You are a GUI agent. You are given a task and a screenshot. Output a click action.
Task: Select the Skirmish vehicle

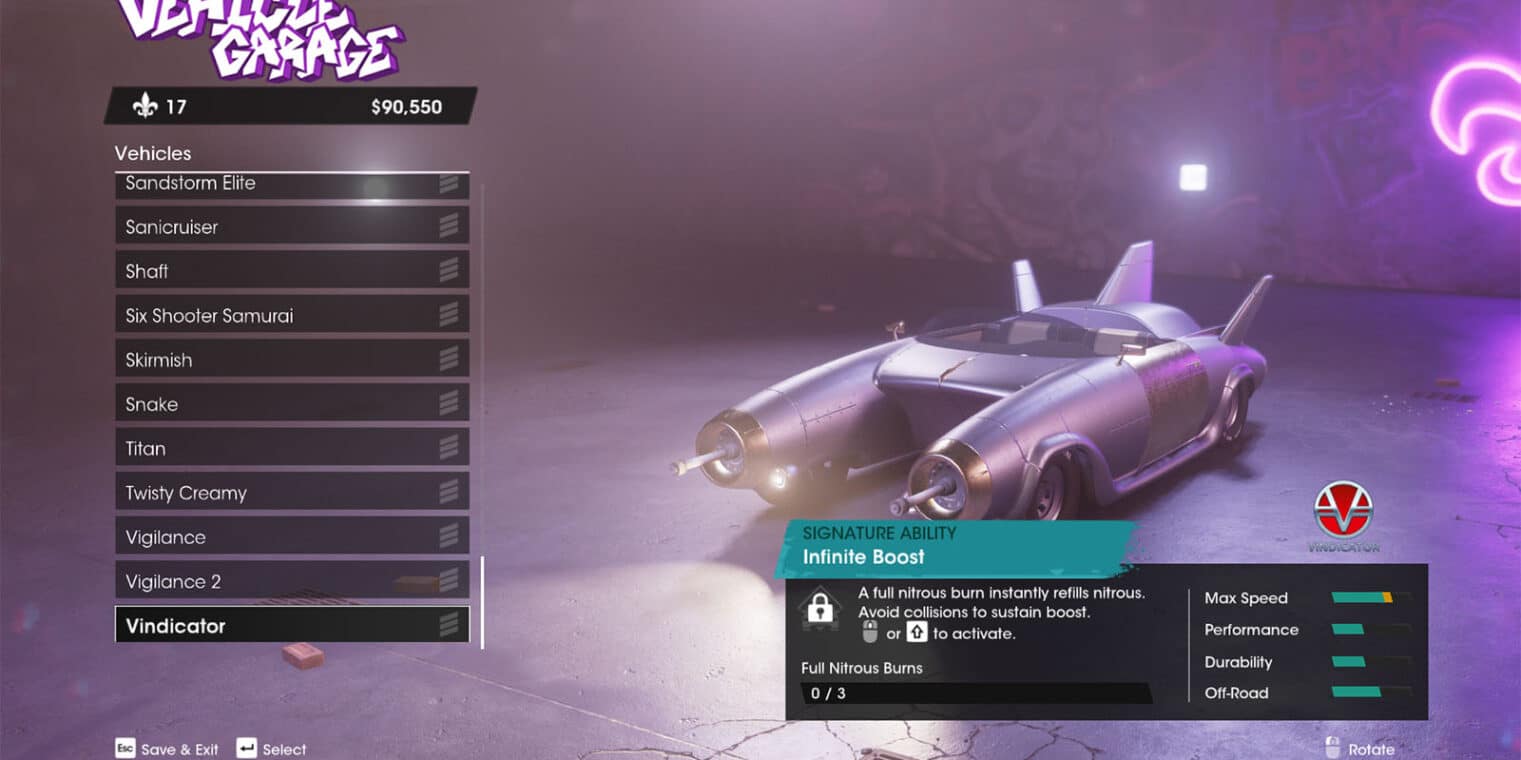click(x=290, y=360)
